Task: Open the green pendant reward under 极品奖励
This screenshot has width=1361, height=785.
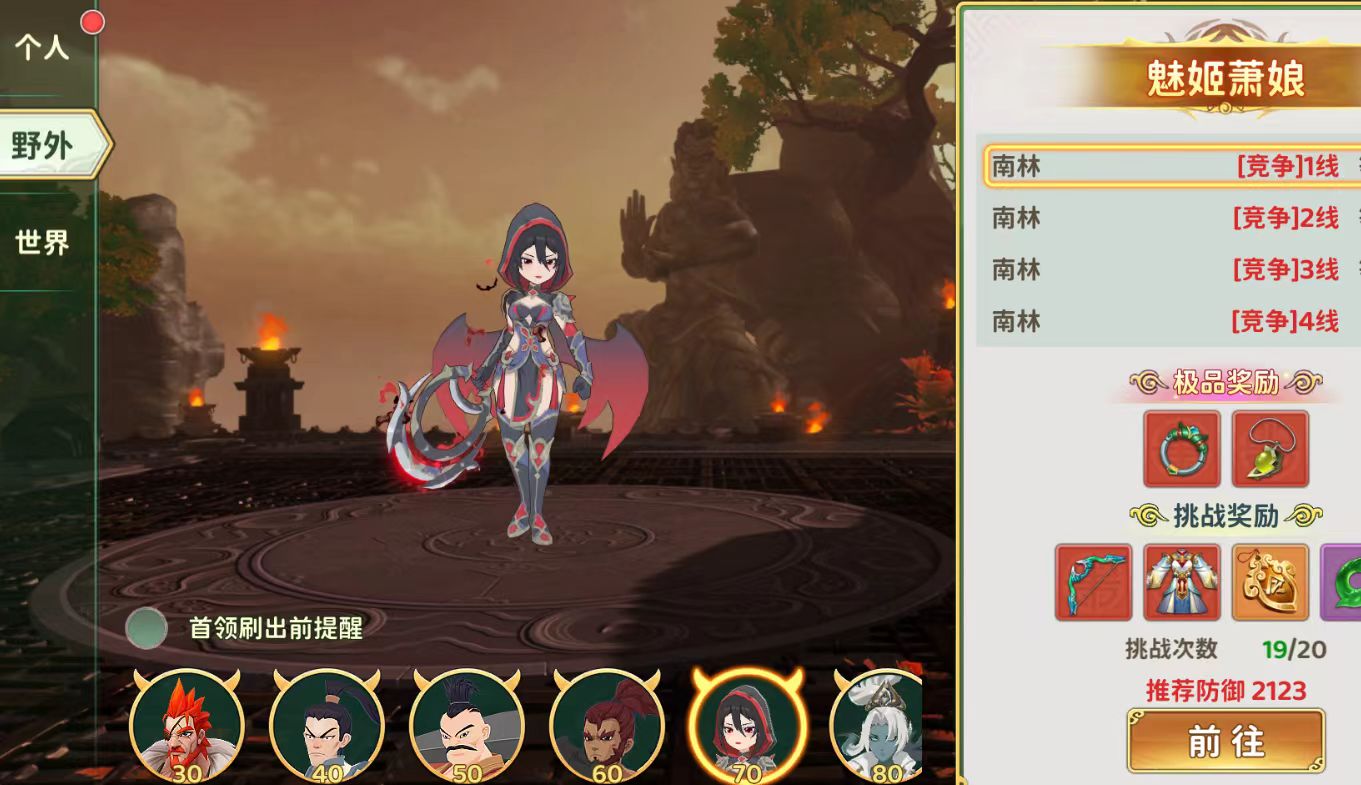Action: pos(1271,450)
